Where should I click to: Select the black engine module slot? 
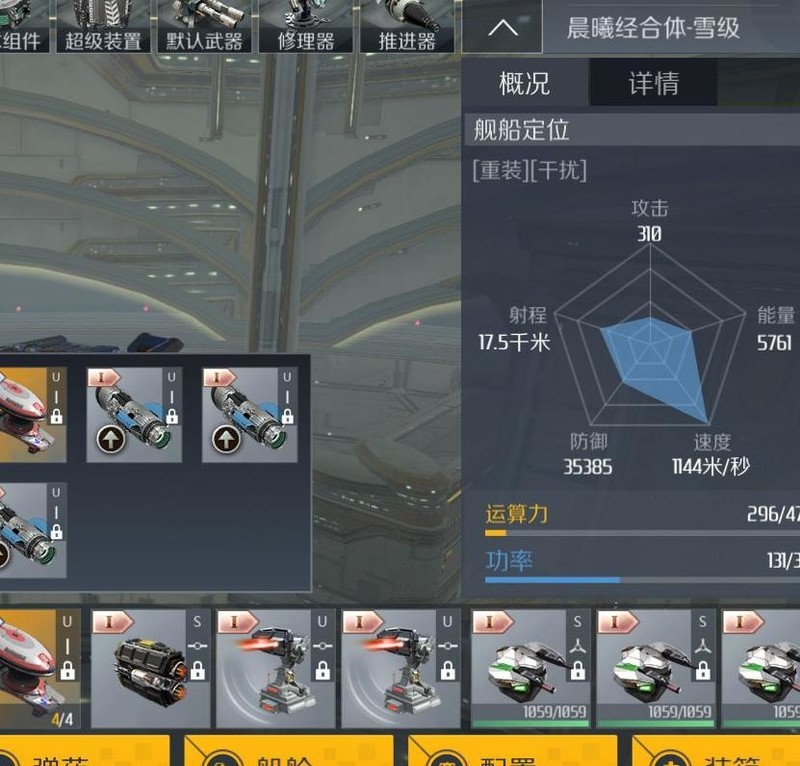coord(151,668)
